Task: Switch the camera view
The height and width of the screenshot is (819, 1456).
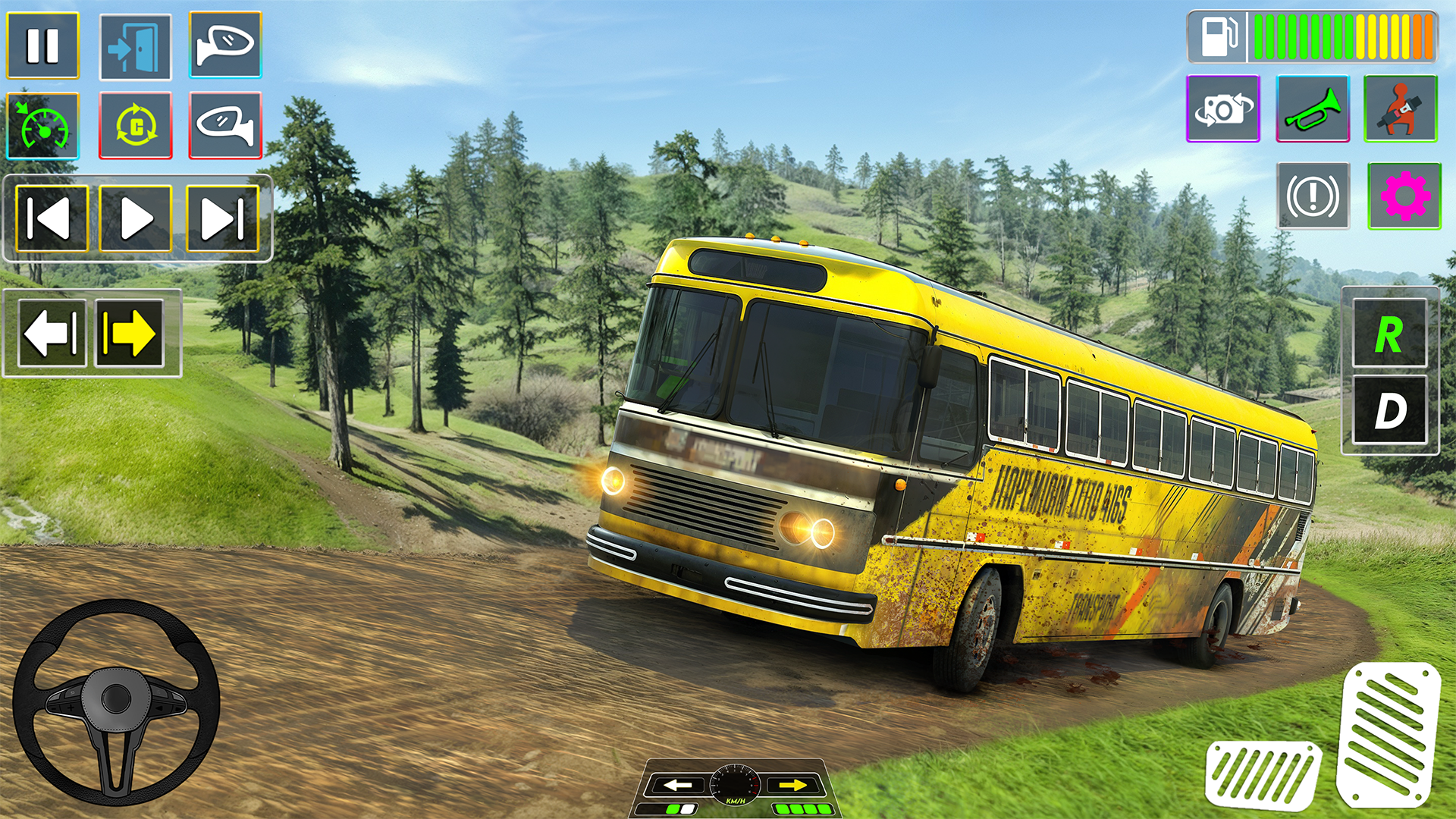Action: coord(1222,109)
